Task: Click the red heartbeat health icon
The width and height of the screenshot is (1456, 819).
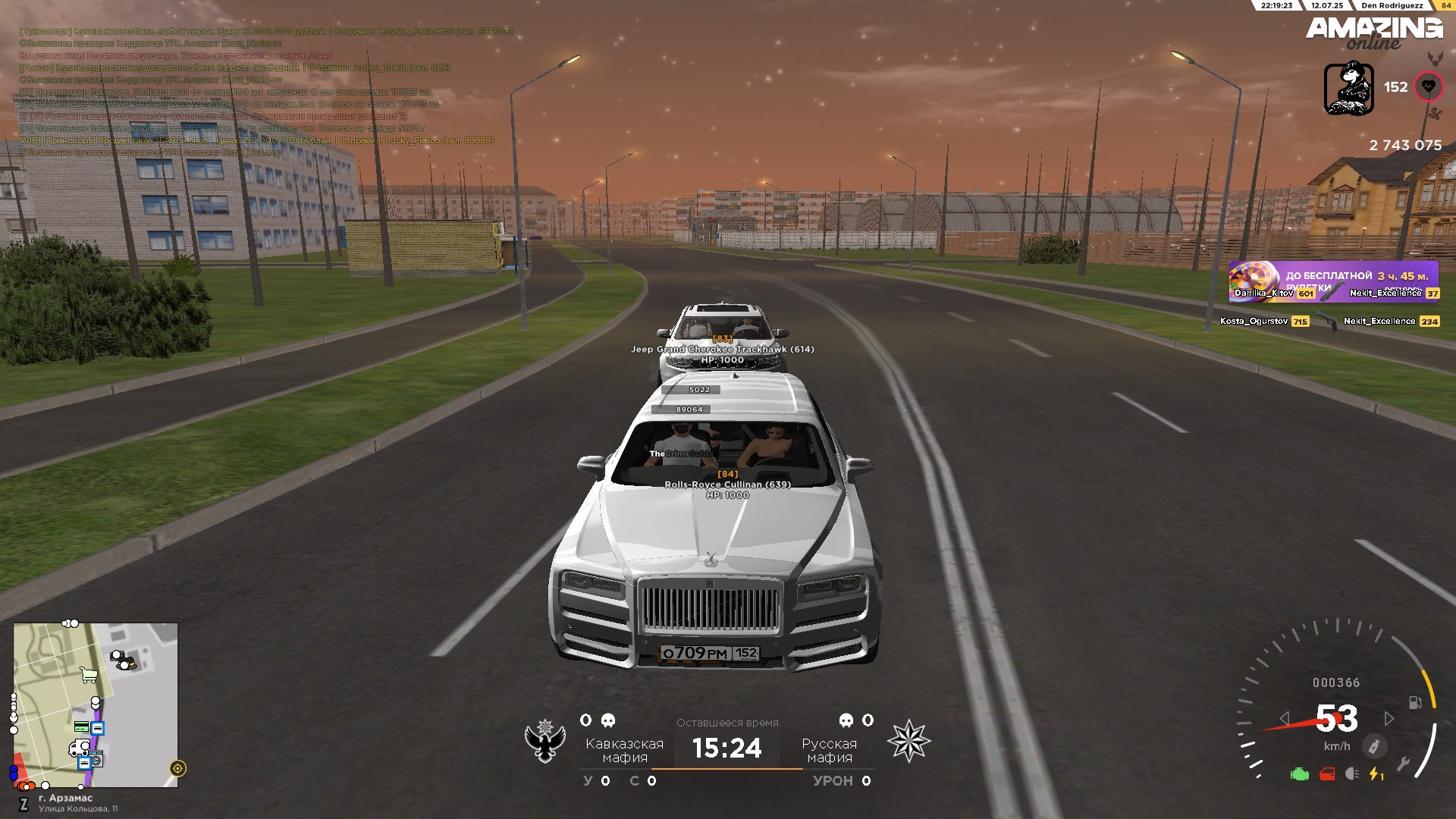Action: pyautogui.click(x=1428, y=86)
